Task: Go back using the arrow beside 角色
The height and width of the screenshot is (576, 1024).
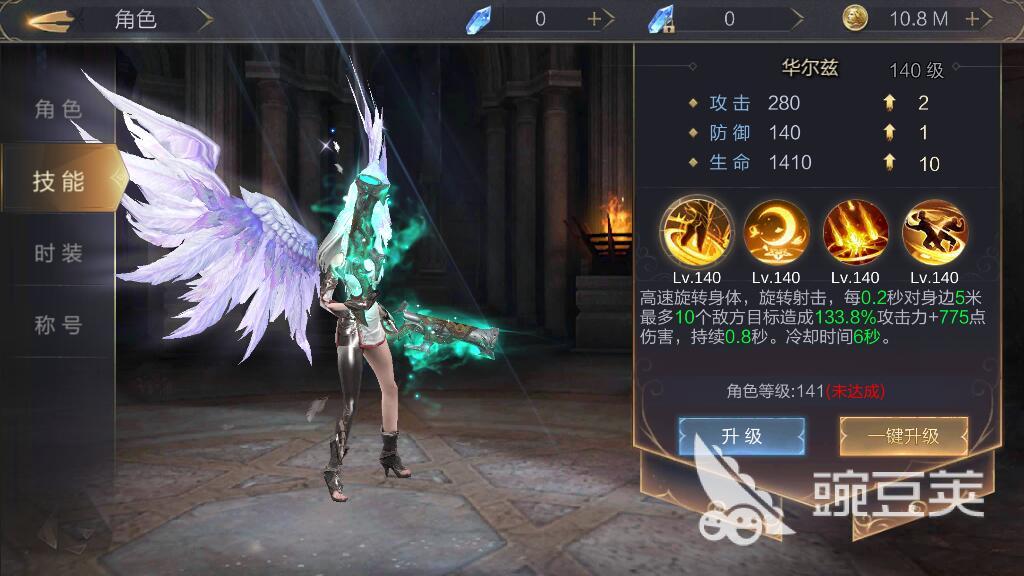Action: click(50, 19)
